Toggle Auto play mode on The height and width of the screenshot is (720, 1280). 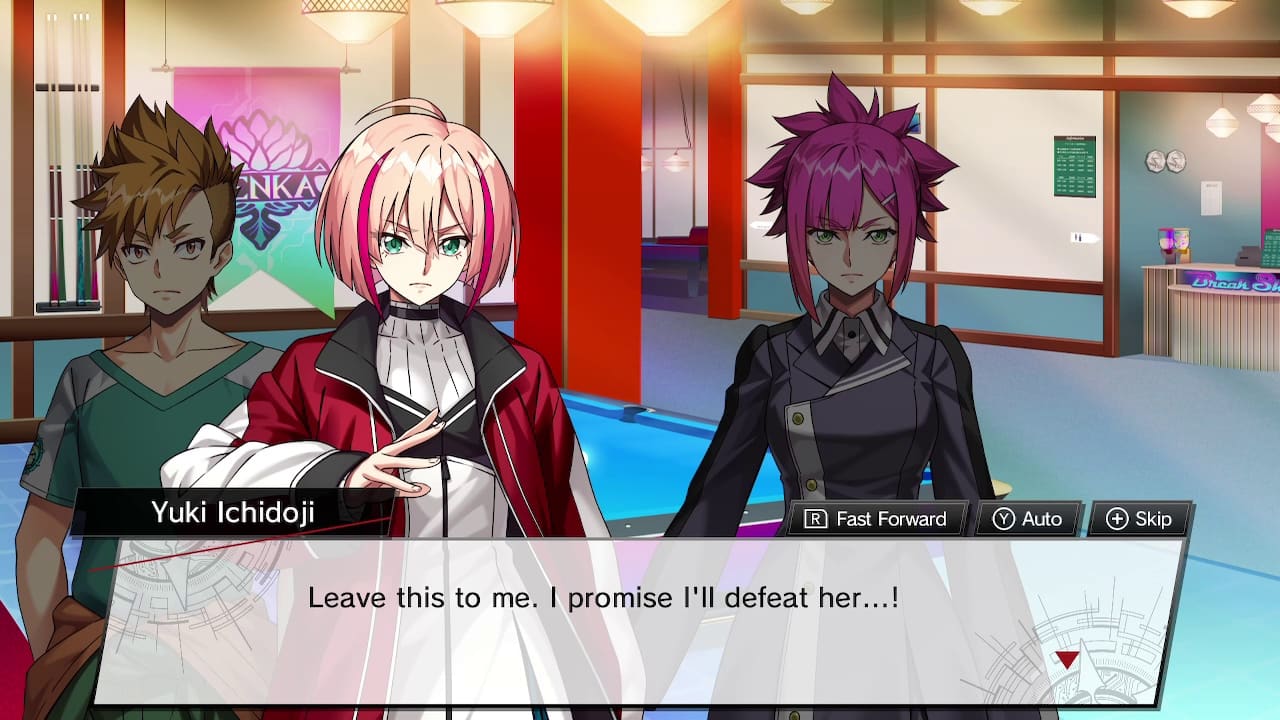[x=1028, y=519]
